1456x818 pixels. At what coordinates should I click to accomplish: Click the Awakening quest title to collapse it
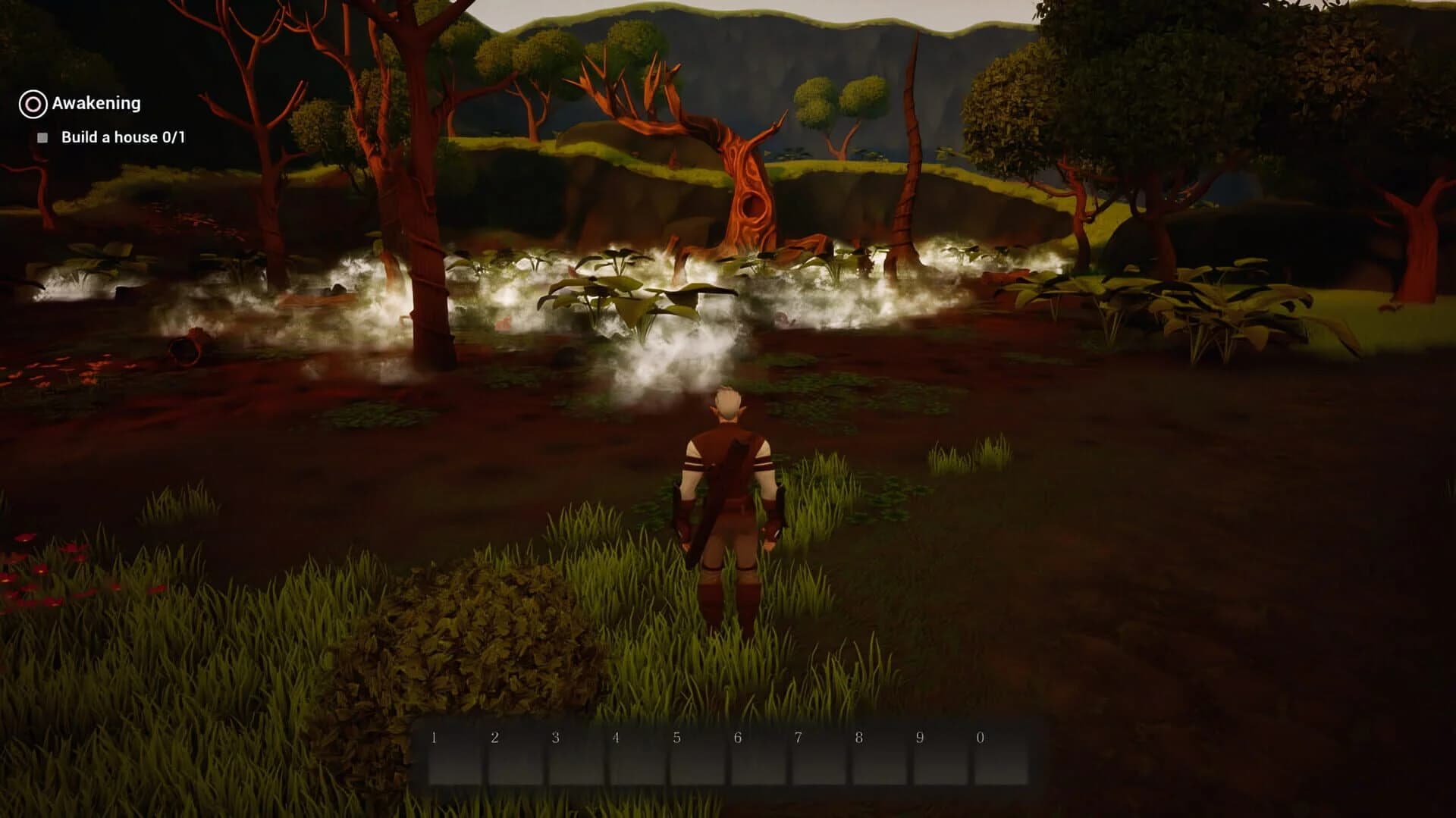click(96, 102)
